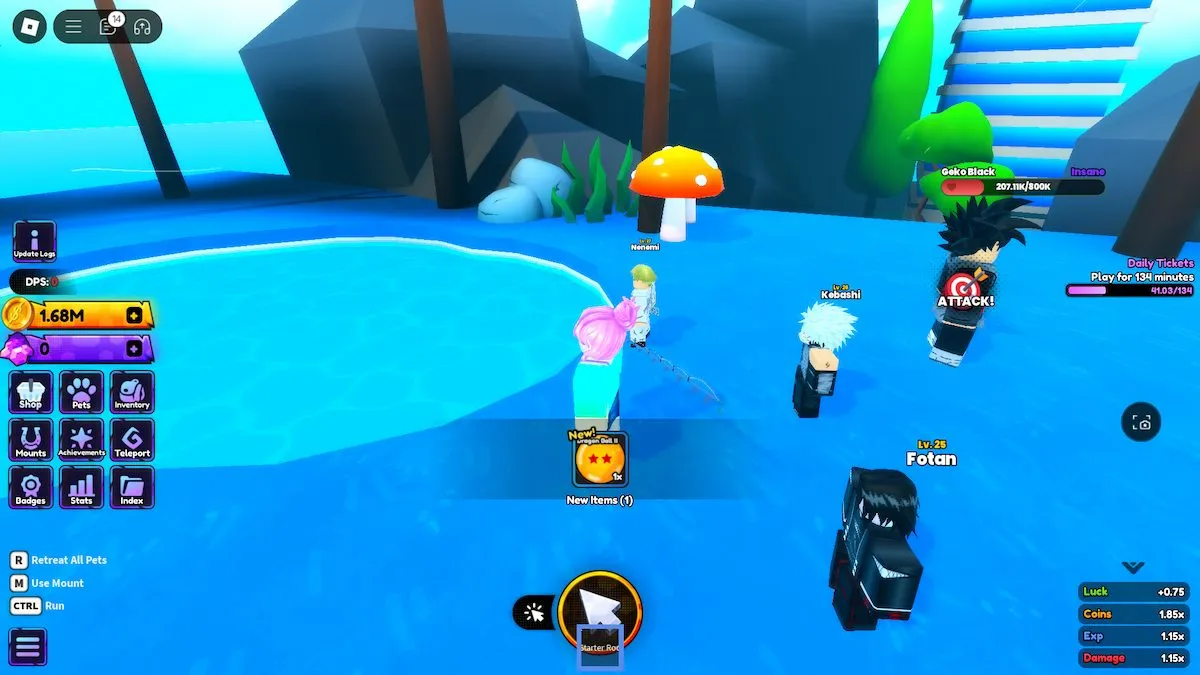Viewport: 1200px width, 675px height.
Task: Select the new Dragon Ball II item
Action: [x=600, y=461]
